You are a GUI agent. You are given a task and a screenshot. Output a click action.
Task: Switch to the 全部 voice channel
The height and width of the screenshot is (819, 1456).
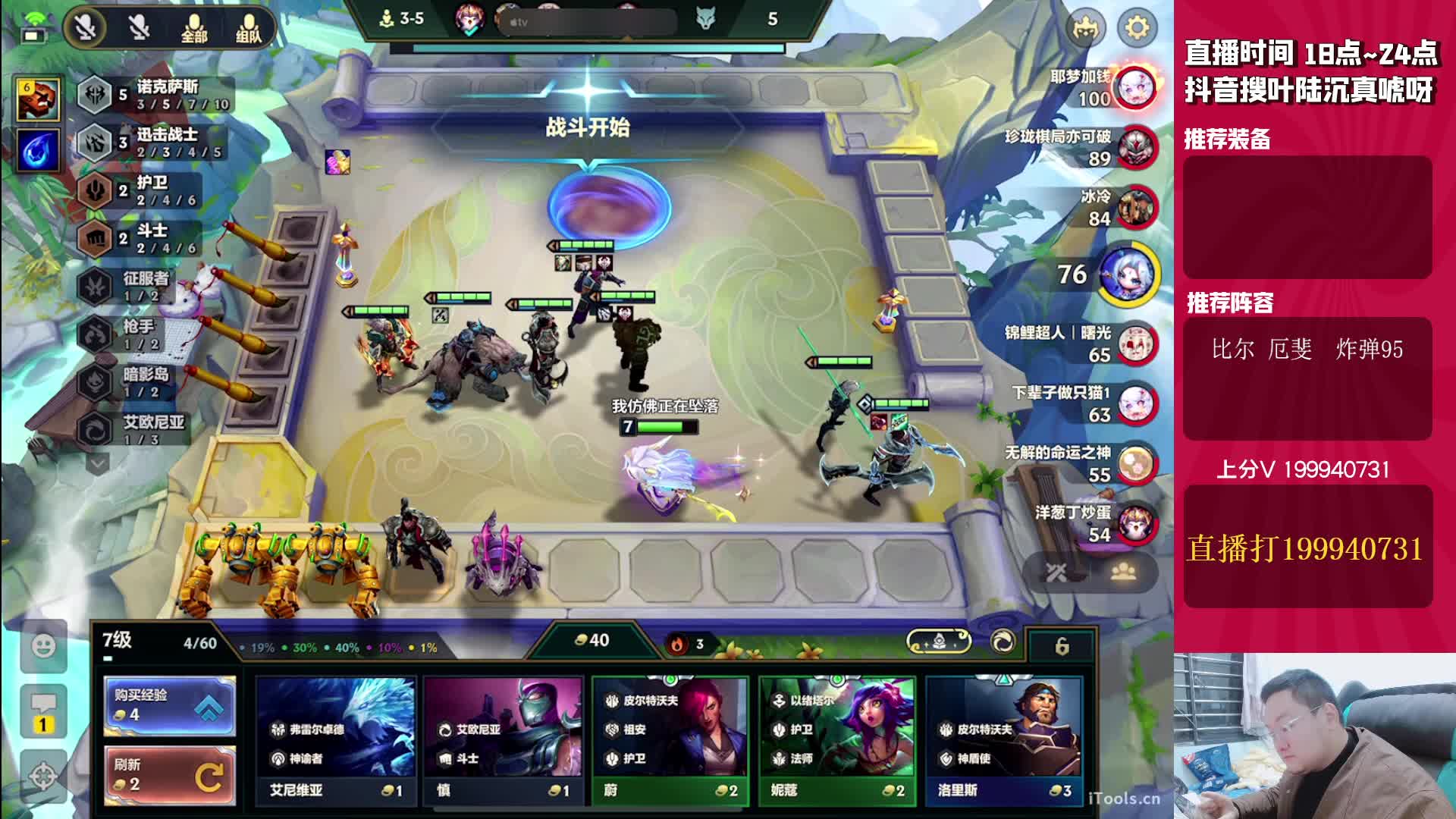point(194,28)
